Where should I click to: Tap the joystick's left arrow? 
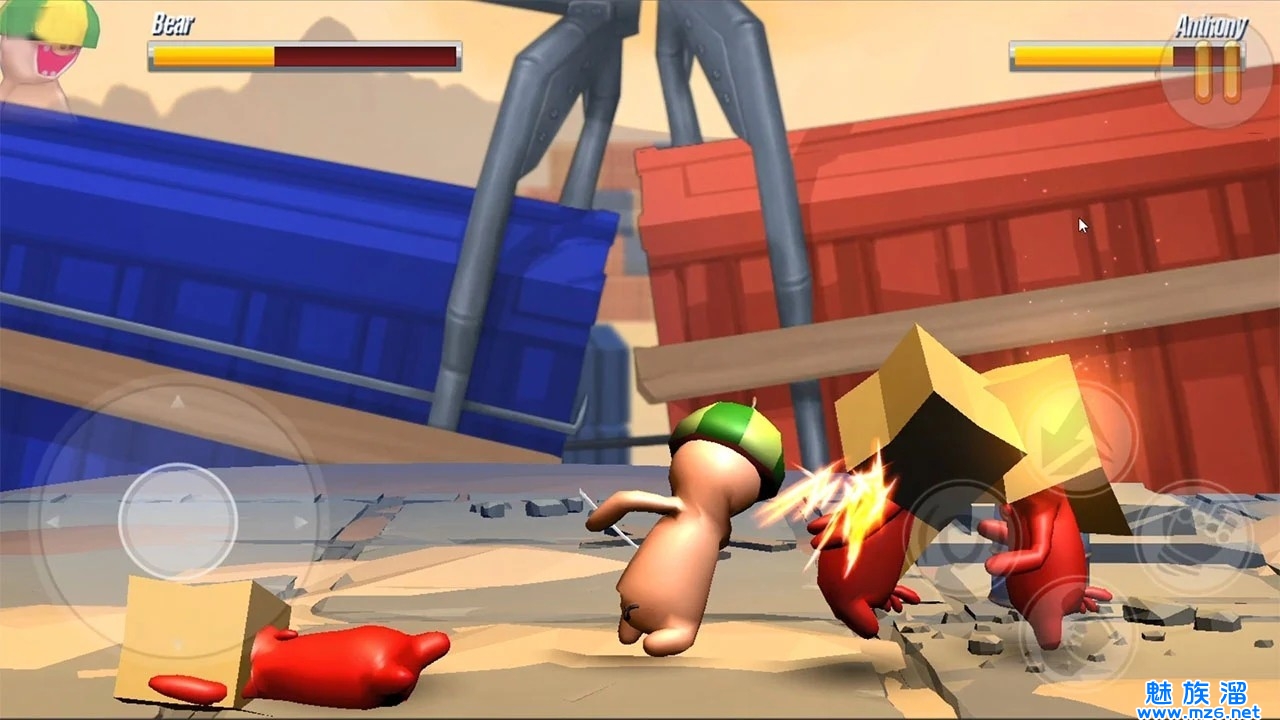pyautogui.click(x=52, y=521)
